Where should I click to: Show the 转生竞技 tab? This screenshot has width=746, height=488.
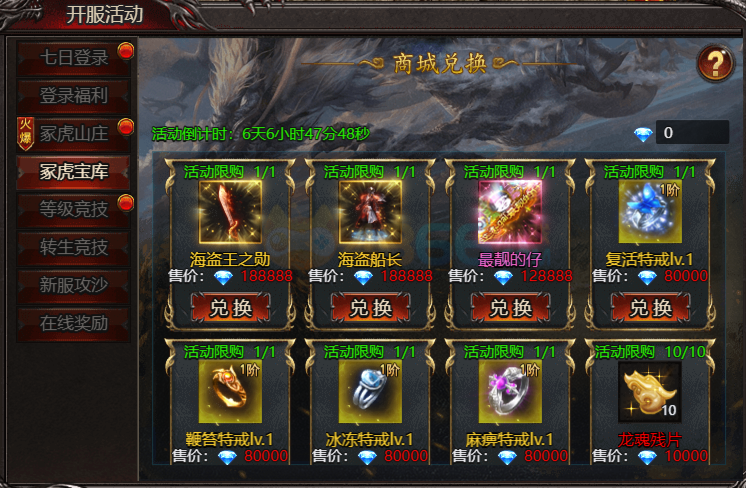tap(73, 247)
